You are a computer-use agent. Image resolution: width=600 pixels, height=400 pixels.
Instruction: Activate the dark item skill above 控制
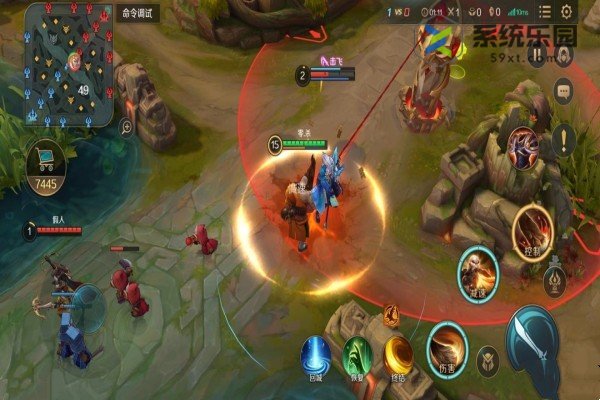click(x=523, y=147)
